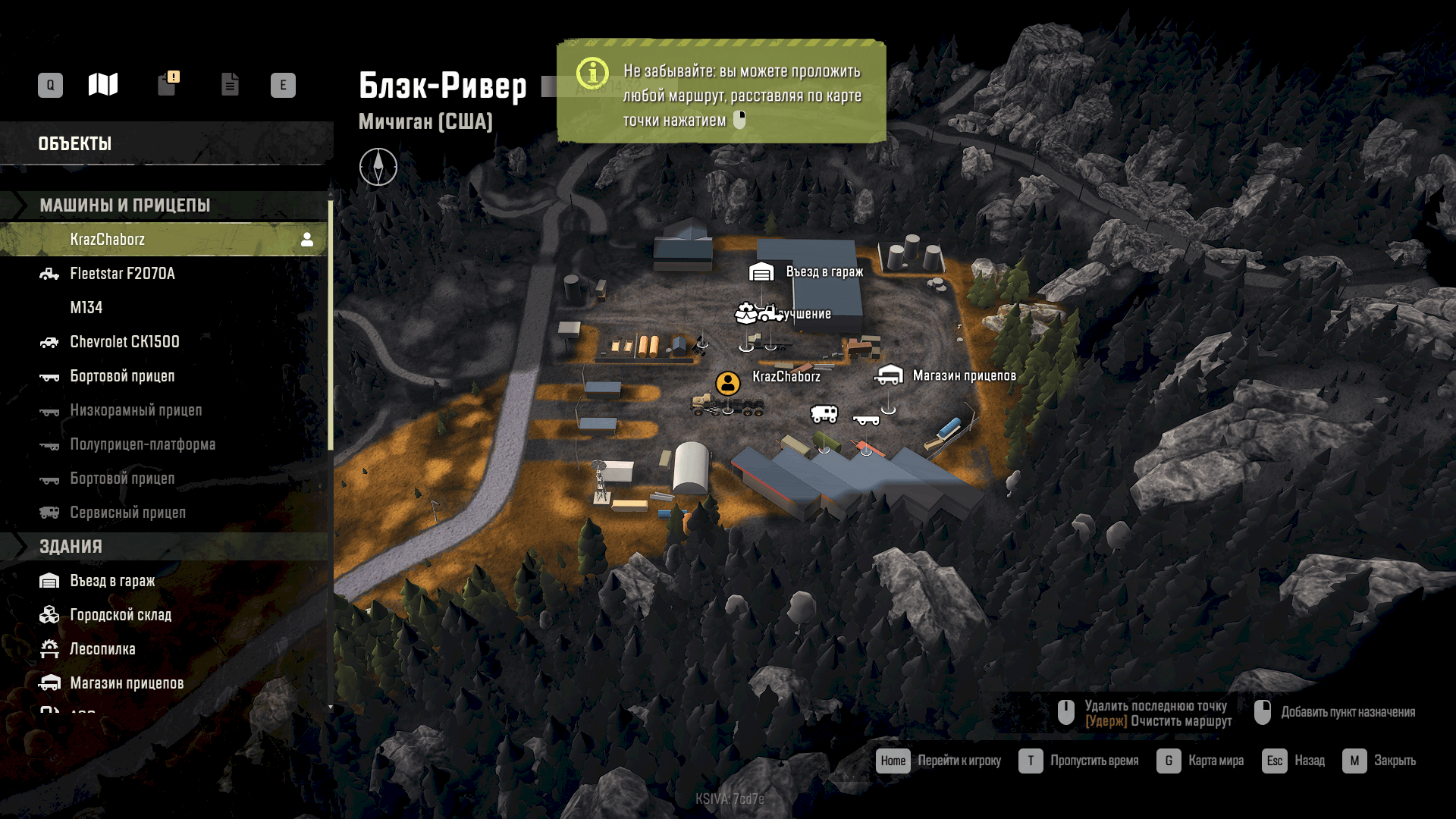Select the greyed Низкорамный прицеп entry
1456x819 pixels.
[136, 410]
